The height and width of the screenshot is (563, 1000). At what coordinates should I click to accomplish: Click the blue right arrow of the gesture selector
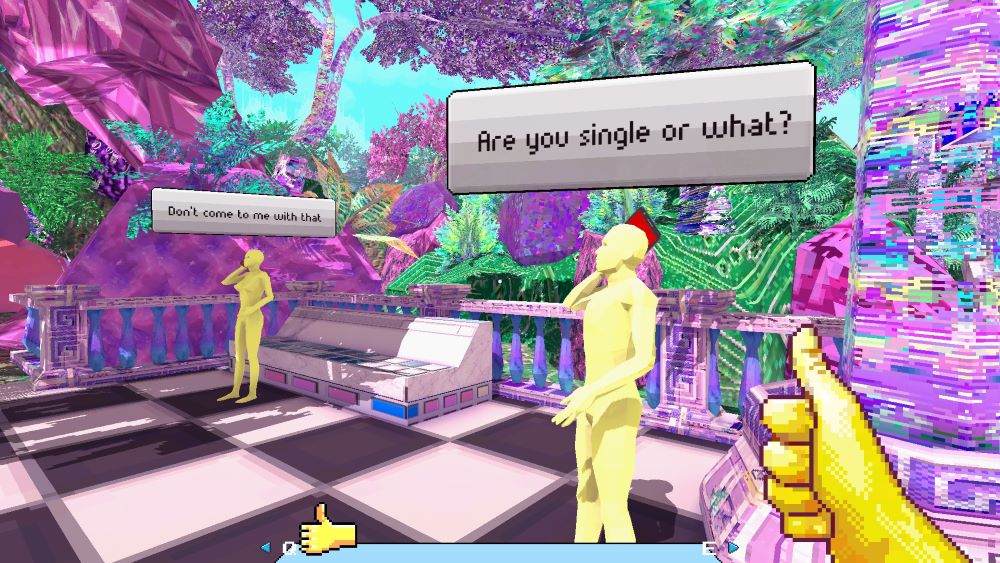[733, 547]
